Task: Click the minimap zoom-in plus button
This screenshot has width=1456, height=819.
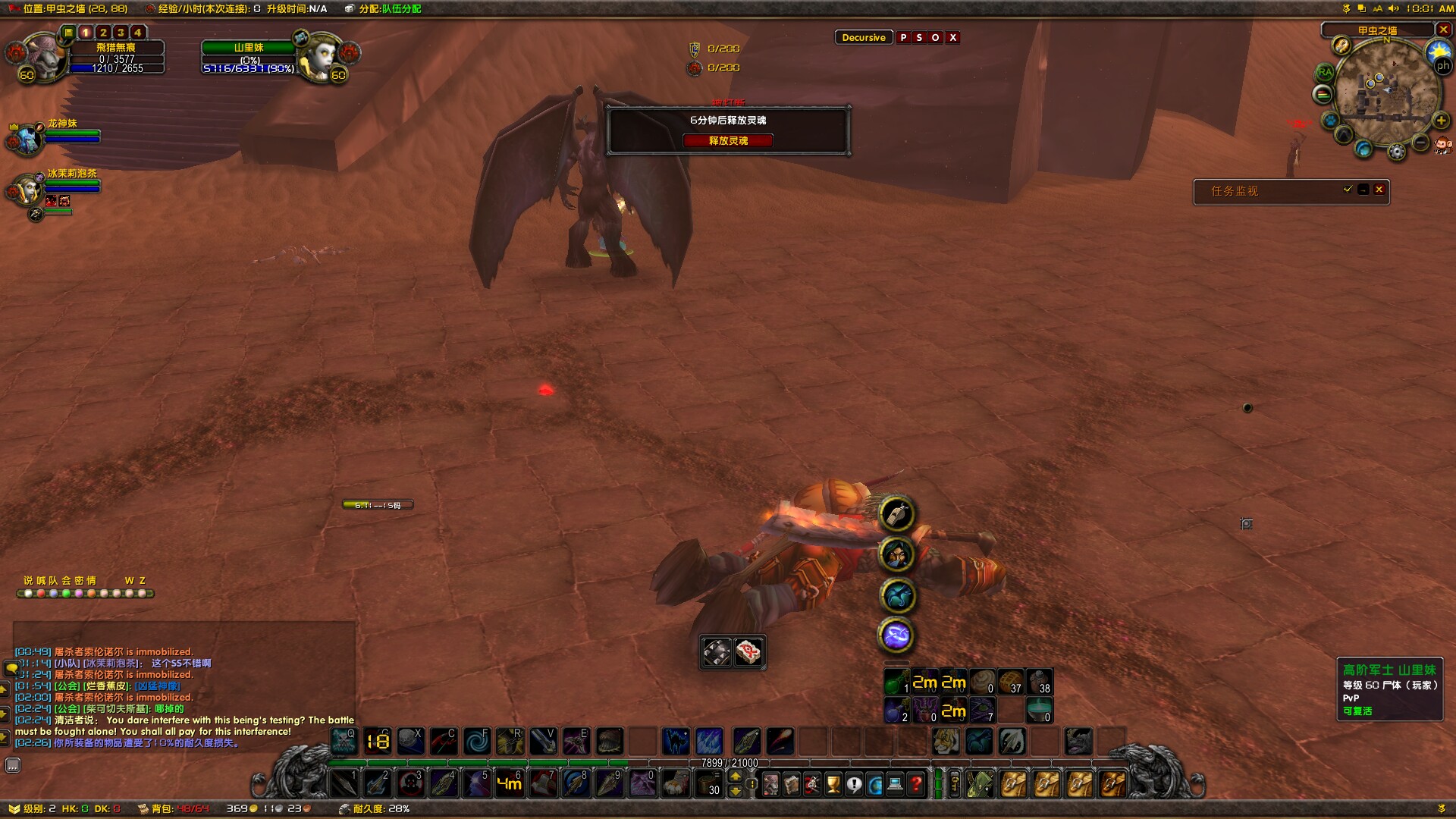Action: [x=1441, y=121]
